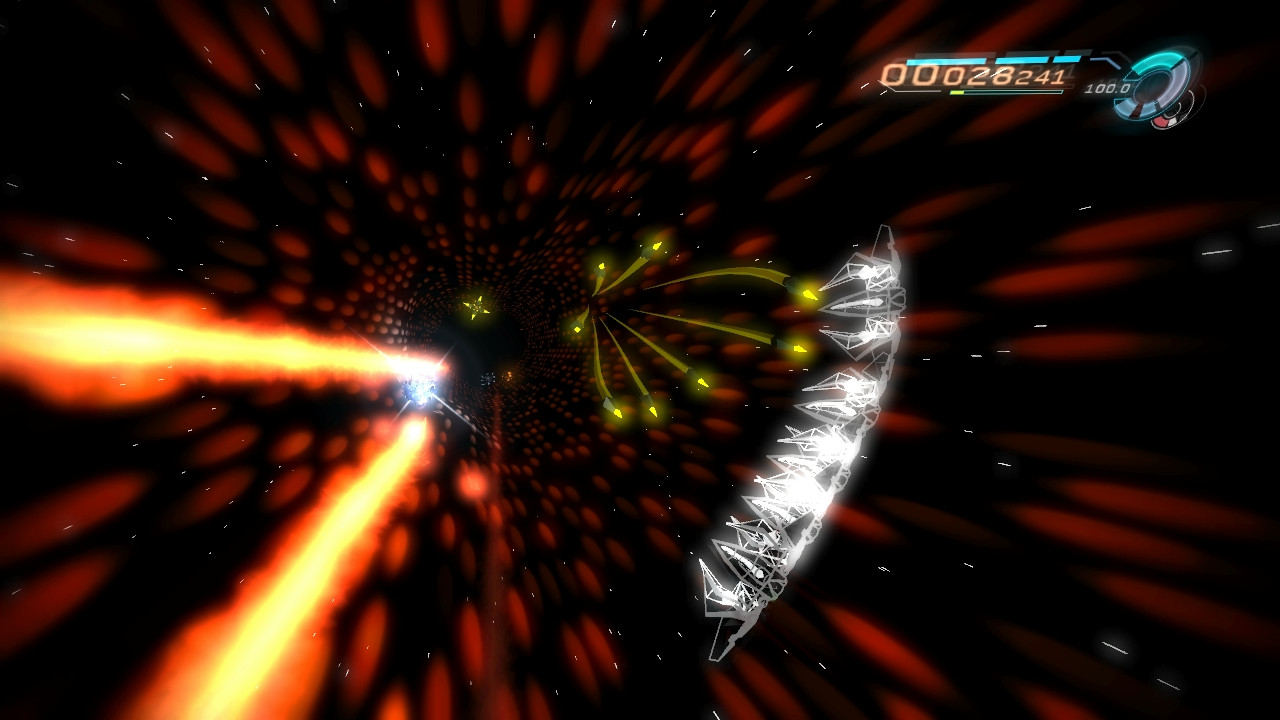The image size is (1280, 720).
Task: Click the circular radar gauge icon
Action: (1160, 82)
